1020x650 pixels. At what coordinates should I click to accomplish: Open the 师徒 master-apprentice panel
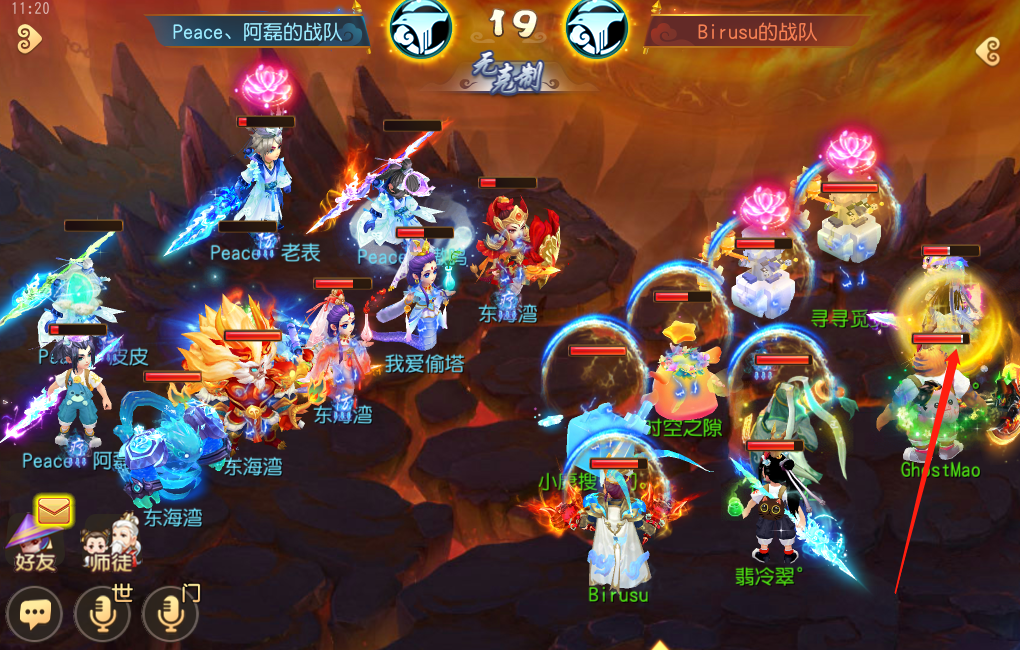[x=110, y=543]
